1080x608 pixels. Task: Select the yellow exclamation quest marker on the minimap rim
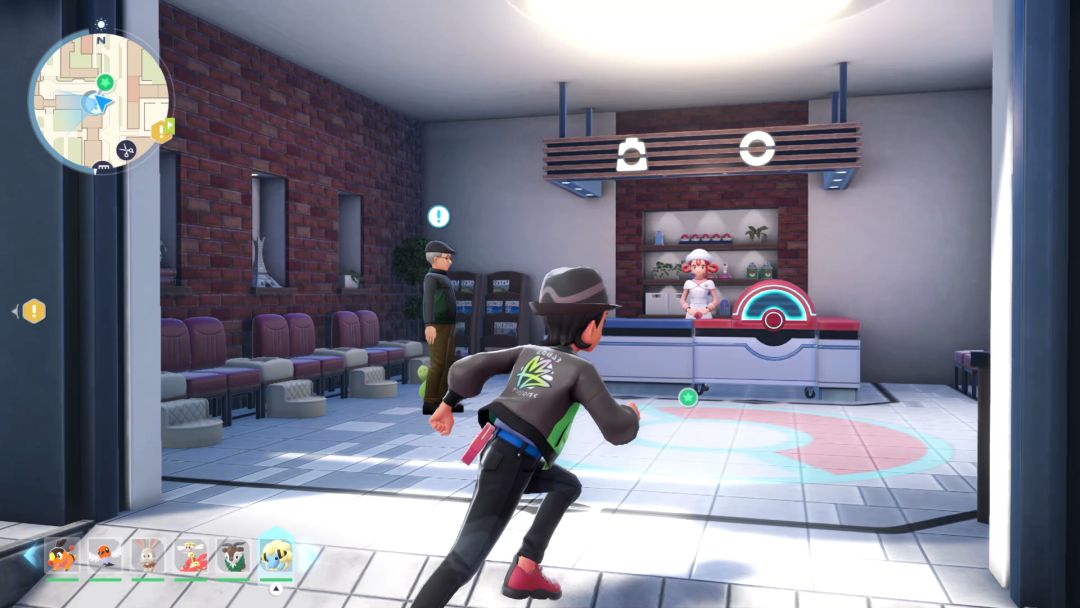[160, 131]
